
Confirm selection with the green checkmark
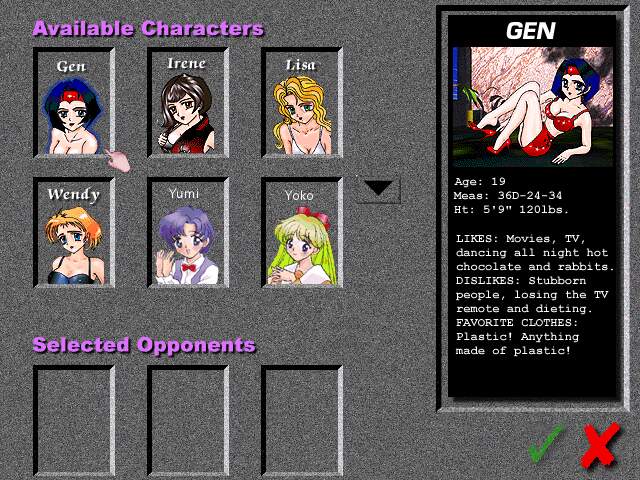click(547, 444)
